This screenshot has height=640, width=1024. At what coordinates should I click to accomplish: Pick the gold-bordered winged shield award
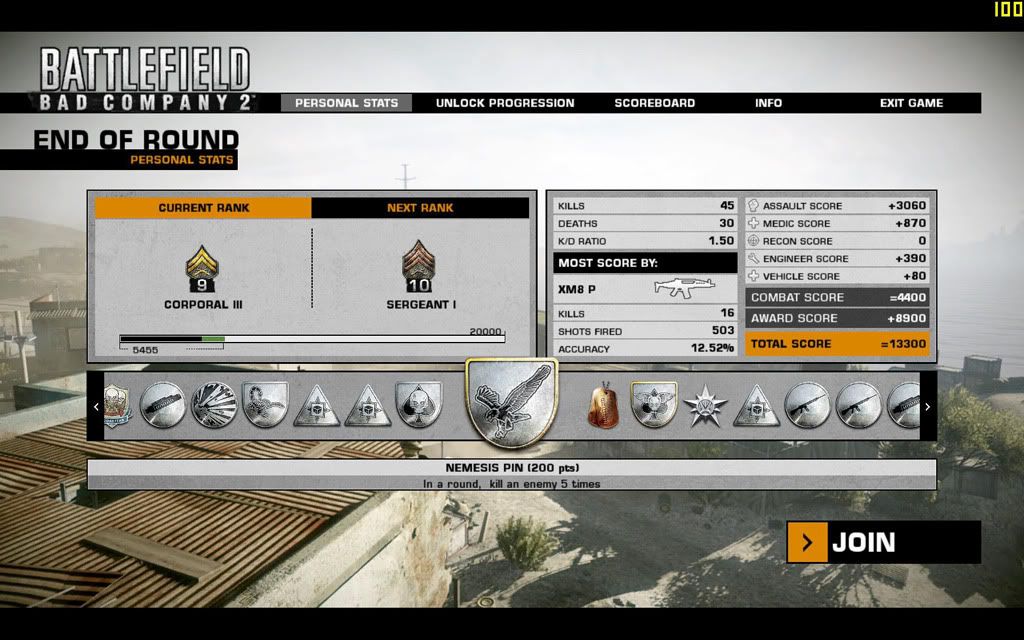[x=655, y=405]
